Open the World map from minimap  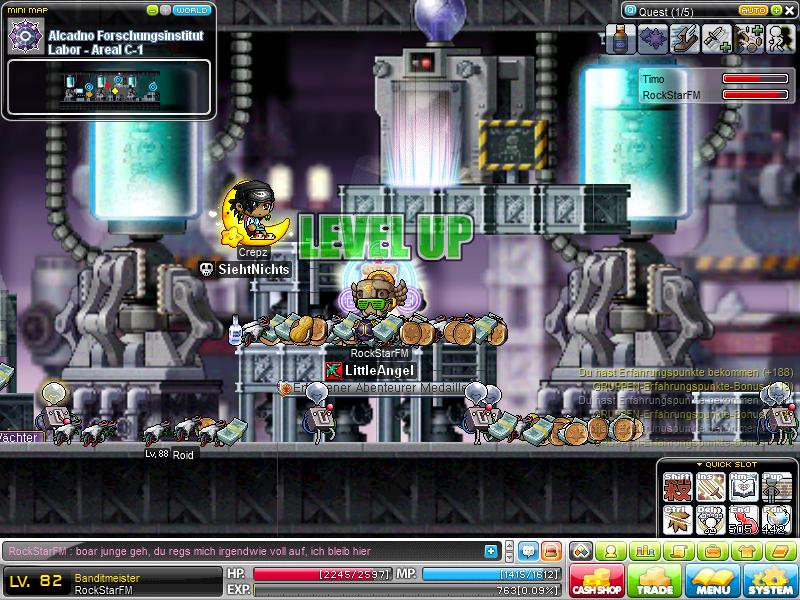point(191,10)
